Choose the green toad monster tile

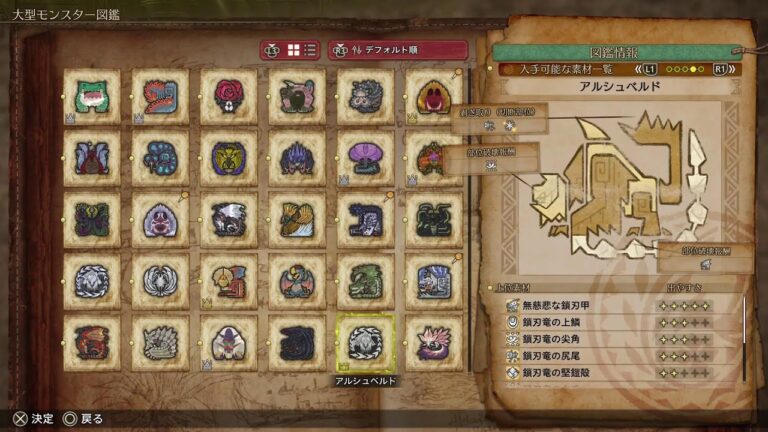[x=92, y=96]
